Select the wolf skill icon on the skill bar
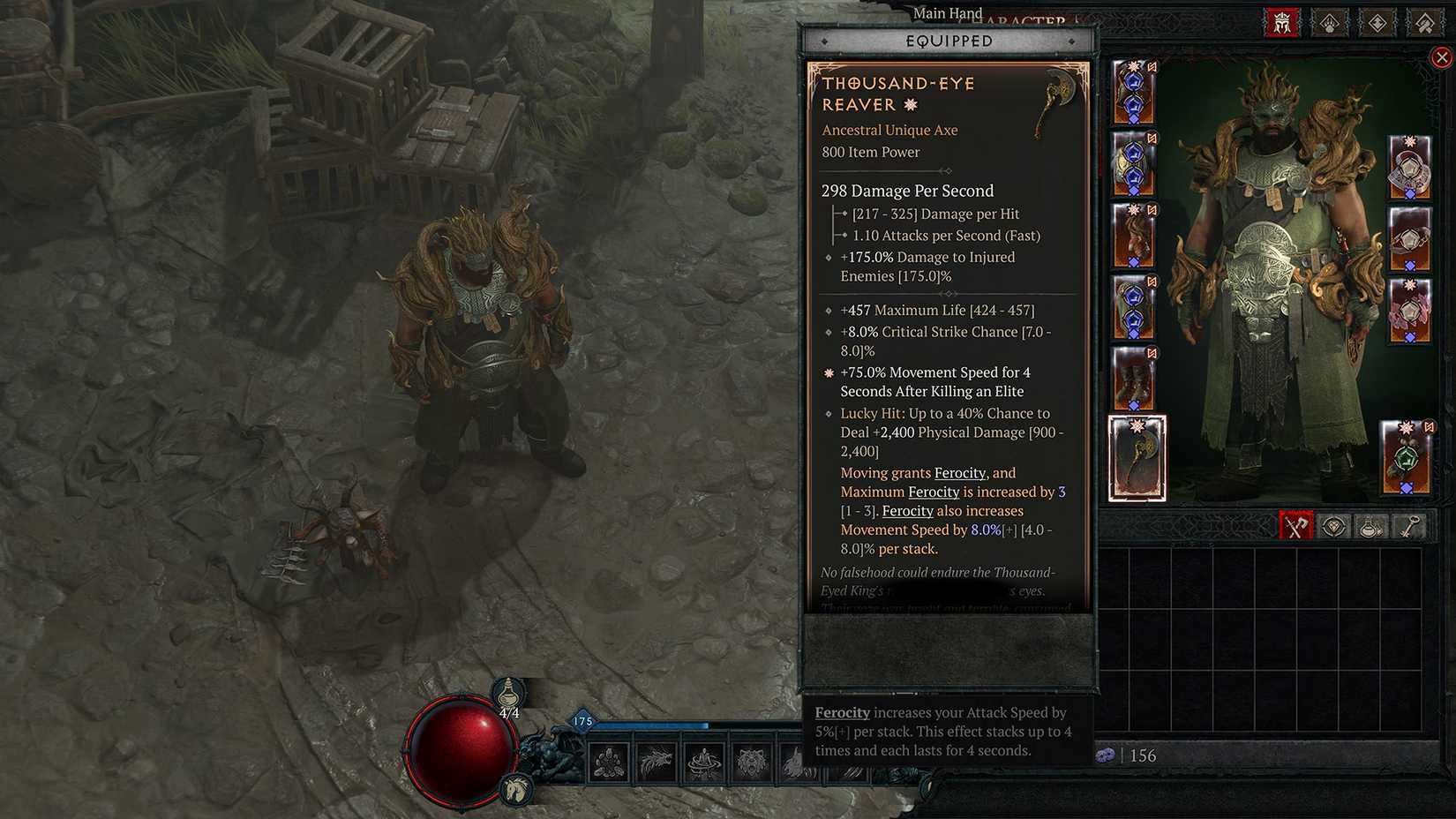Screen dimensions: 1456x819 657,761
